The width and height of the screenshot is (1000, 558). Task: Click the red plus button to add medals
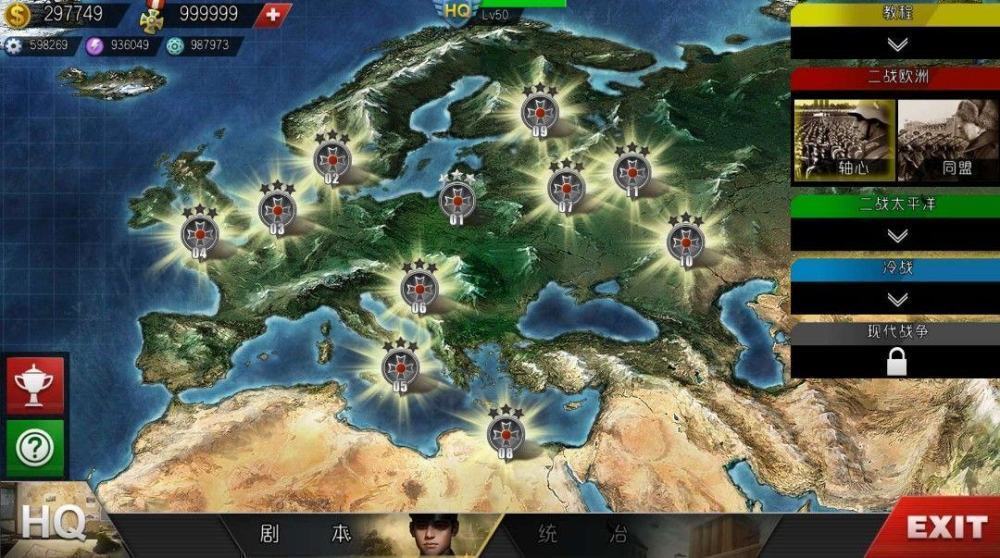(273, 14)
